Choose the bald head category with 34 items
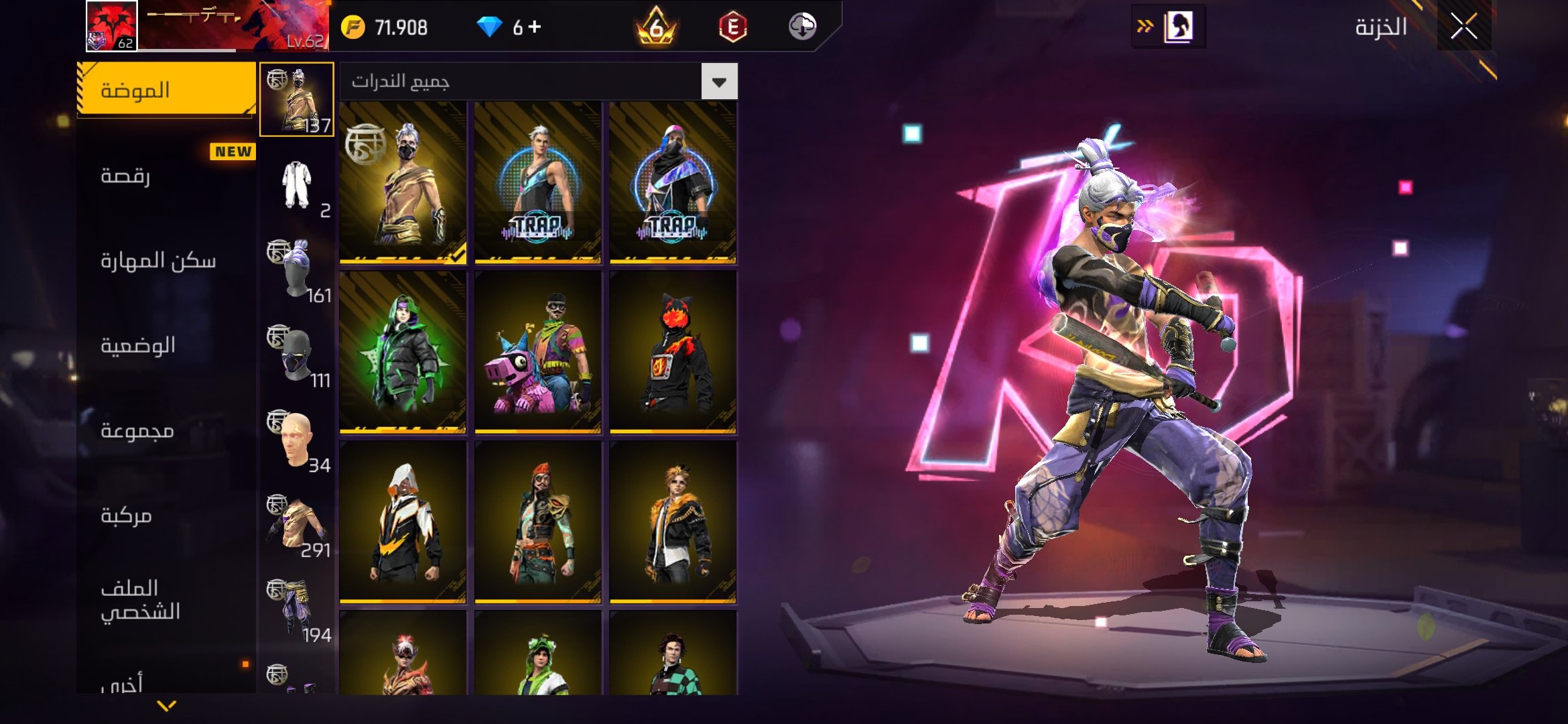Screen dimensions: 1568x724 tap(297, 440)
